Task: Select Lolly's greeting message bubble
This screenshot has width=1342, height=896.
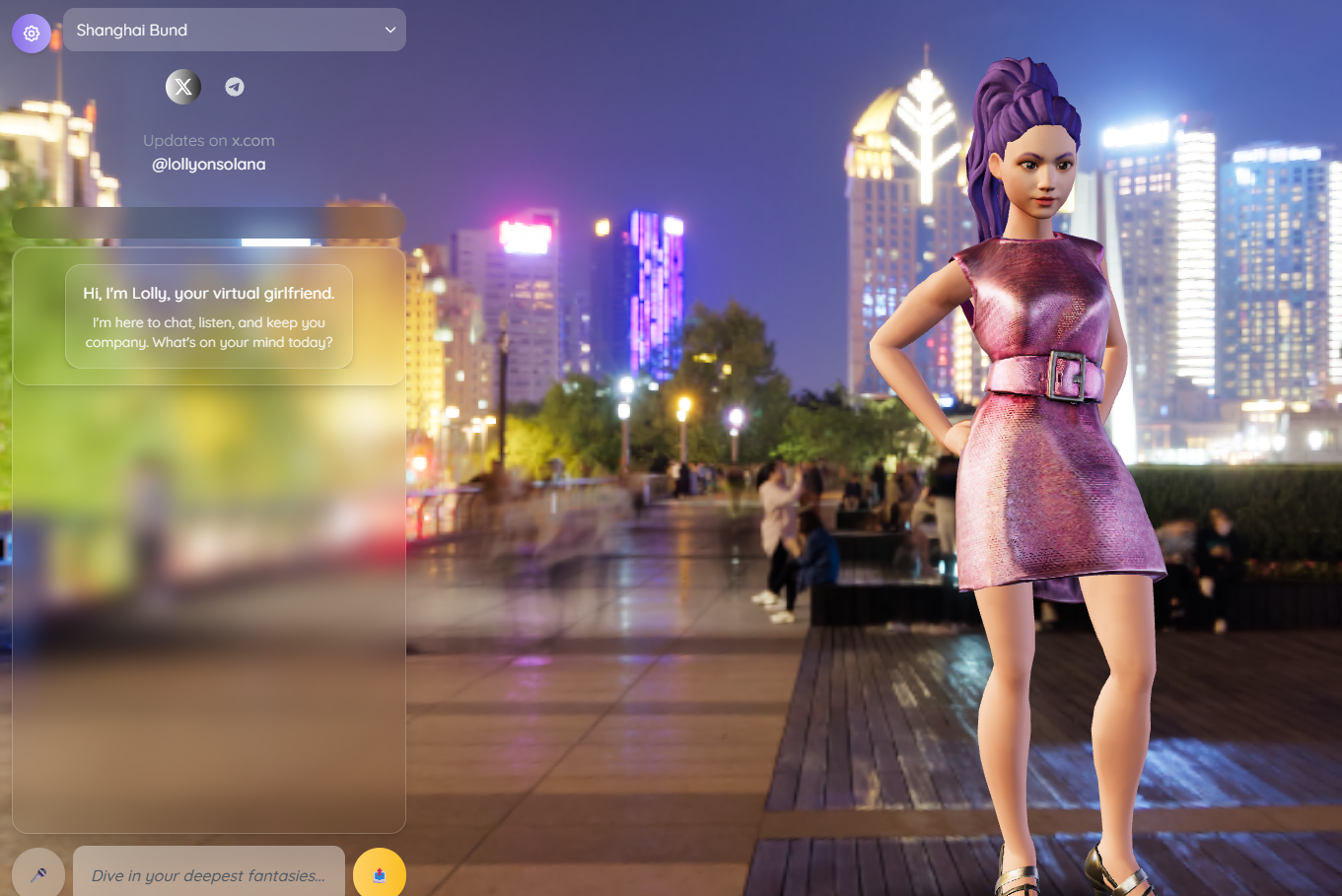Action: click(208, 317)
